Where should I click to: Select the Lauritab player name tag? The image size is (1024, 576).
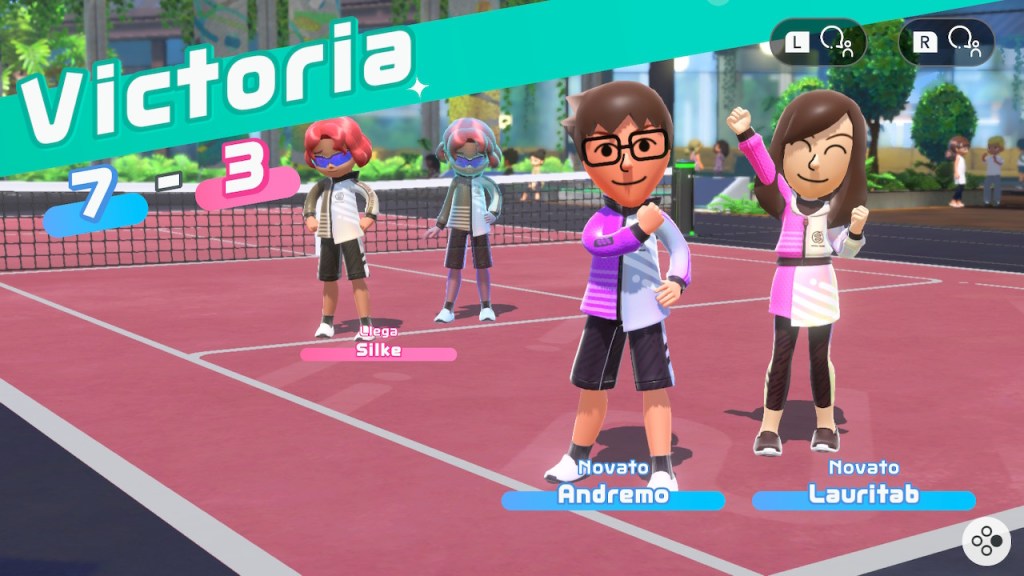[862, 496]
